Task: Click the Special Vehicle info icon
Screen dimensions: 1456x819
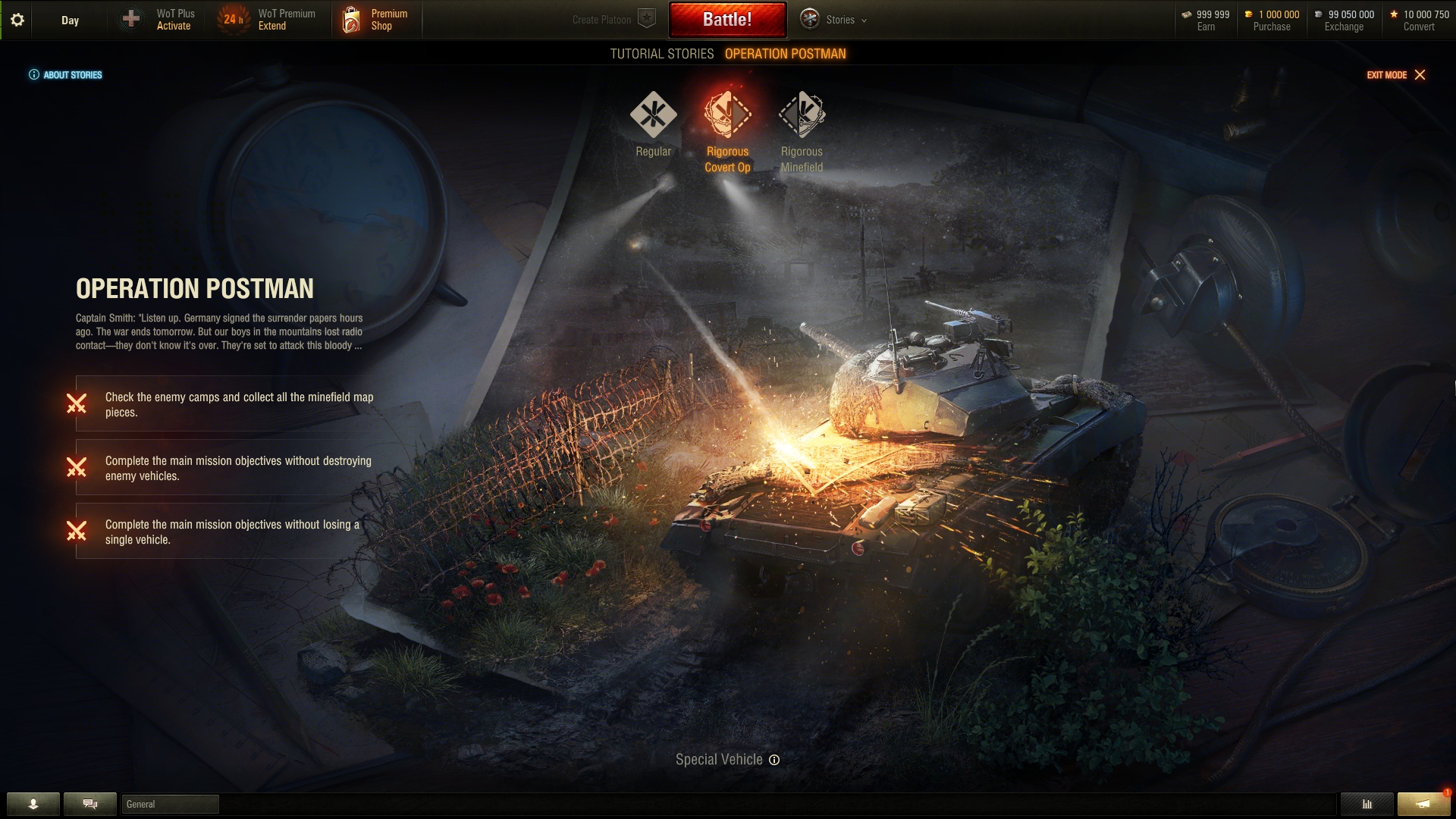Action: click(773, 759)
